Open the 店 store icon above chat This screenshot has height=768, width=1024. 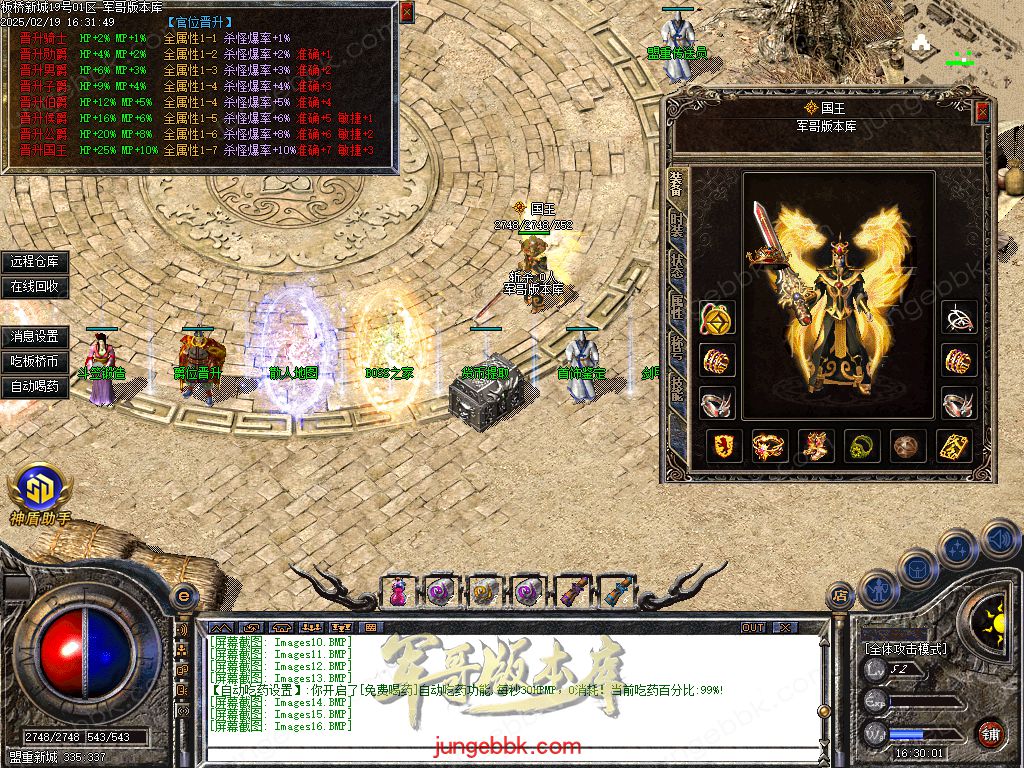point(839,597)
